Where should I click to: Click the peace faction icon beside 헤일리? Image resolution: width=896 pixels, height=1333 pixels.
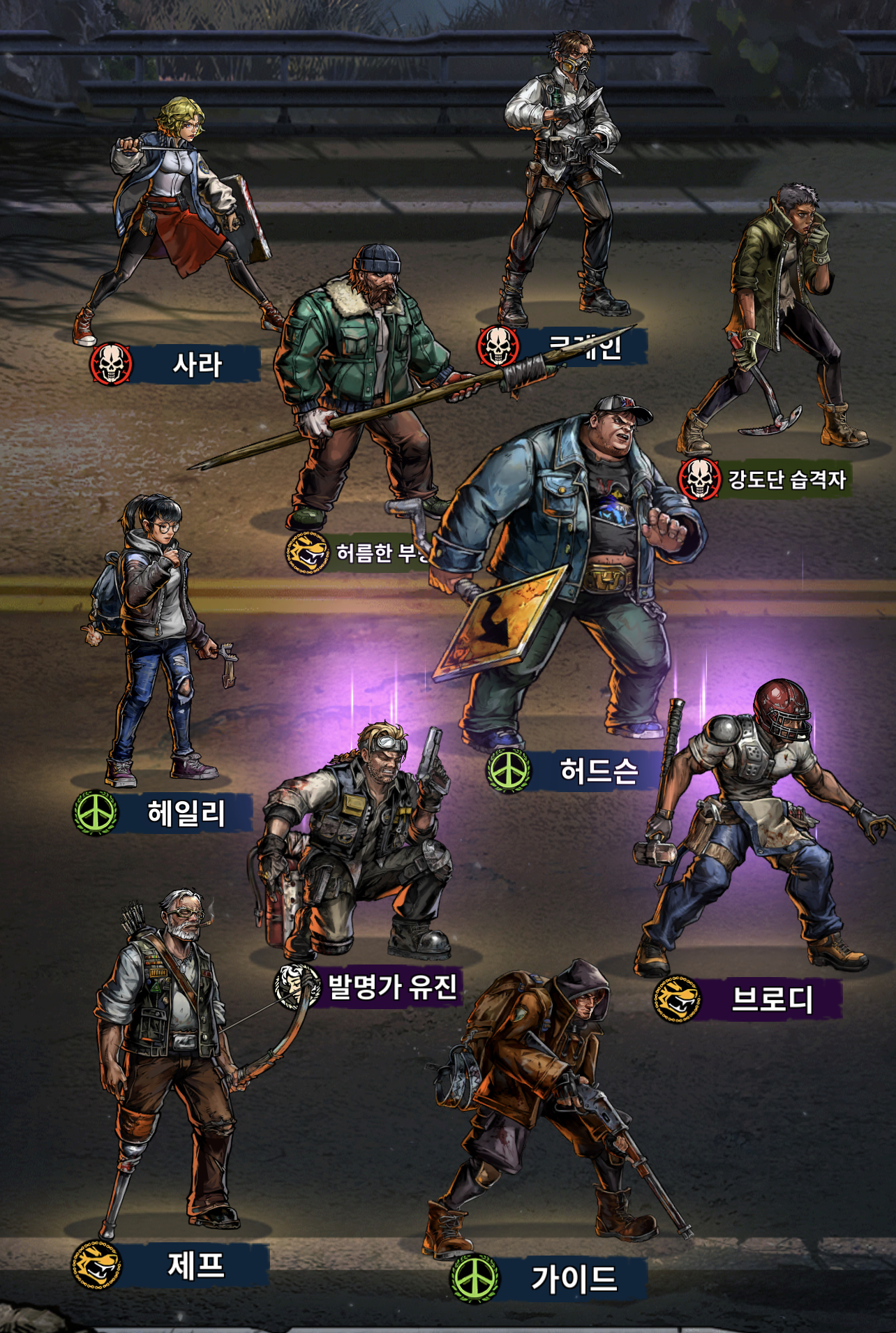click(x=96, y=813)
